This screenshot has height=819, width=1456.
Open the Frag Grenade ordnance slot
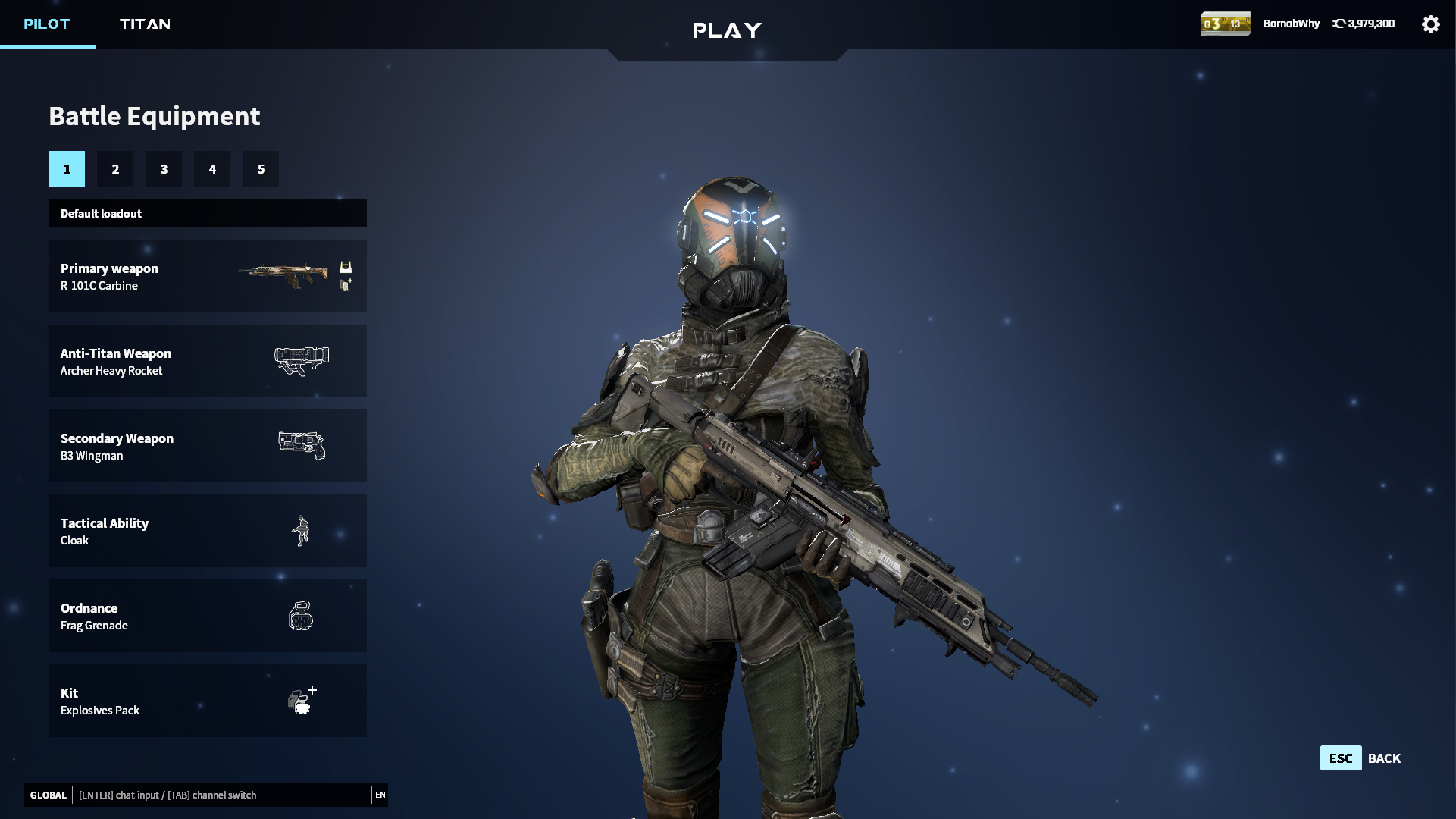pos(207,616)
